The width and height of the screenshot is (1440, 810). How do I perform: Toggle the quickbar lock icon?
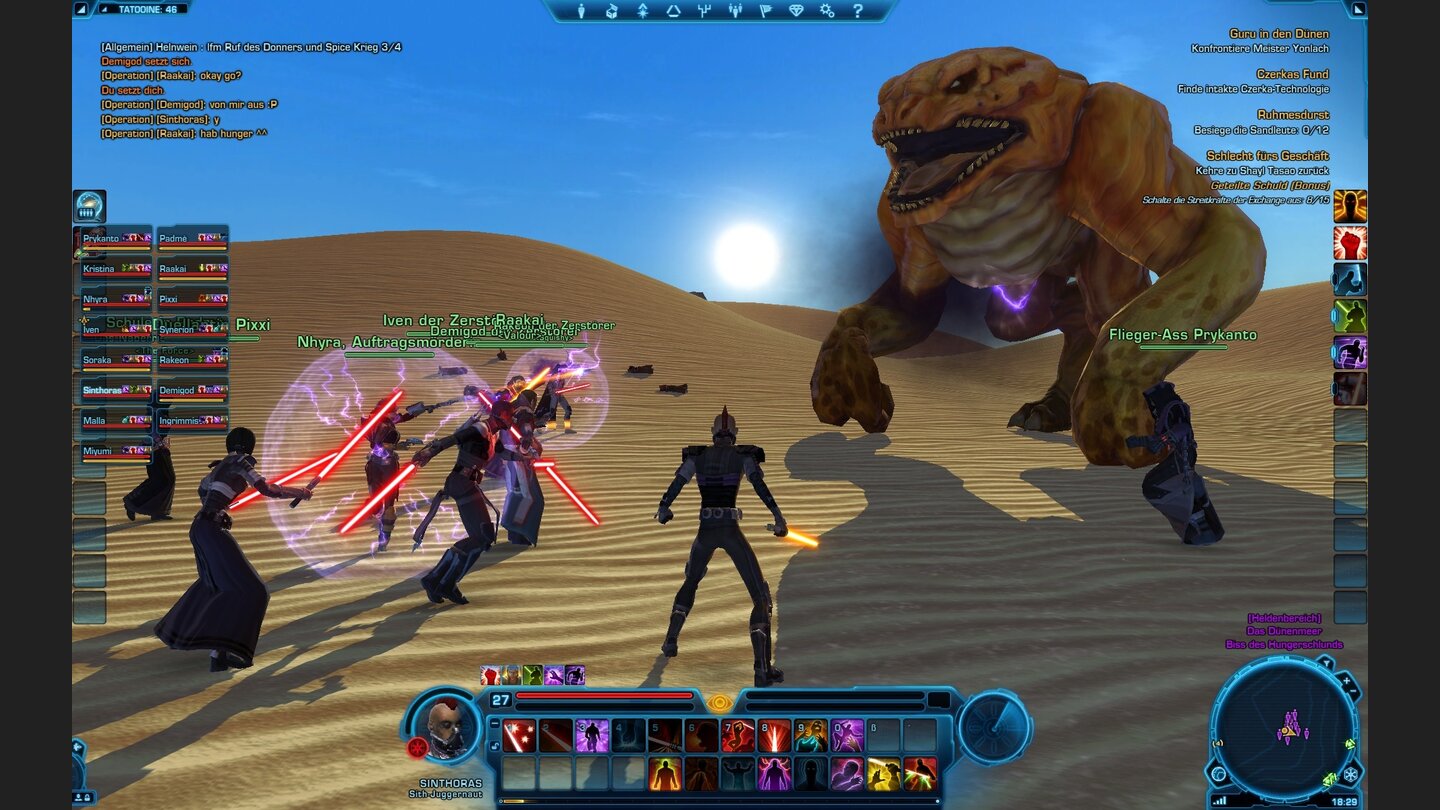click(x=495, y=744)
